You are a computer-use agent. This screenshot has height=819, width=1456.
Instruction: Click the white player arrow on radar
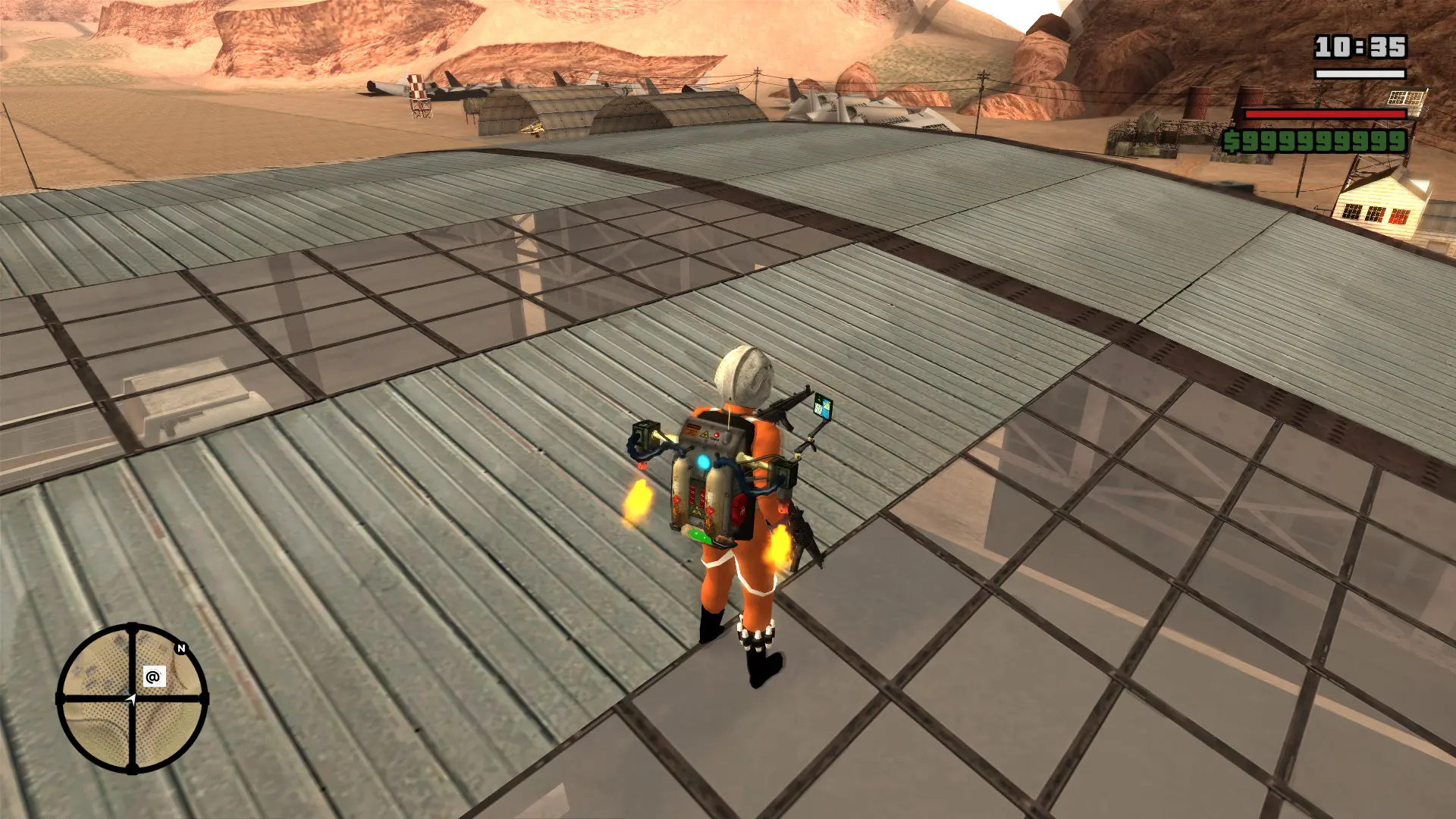tap(131, 699)
